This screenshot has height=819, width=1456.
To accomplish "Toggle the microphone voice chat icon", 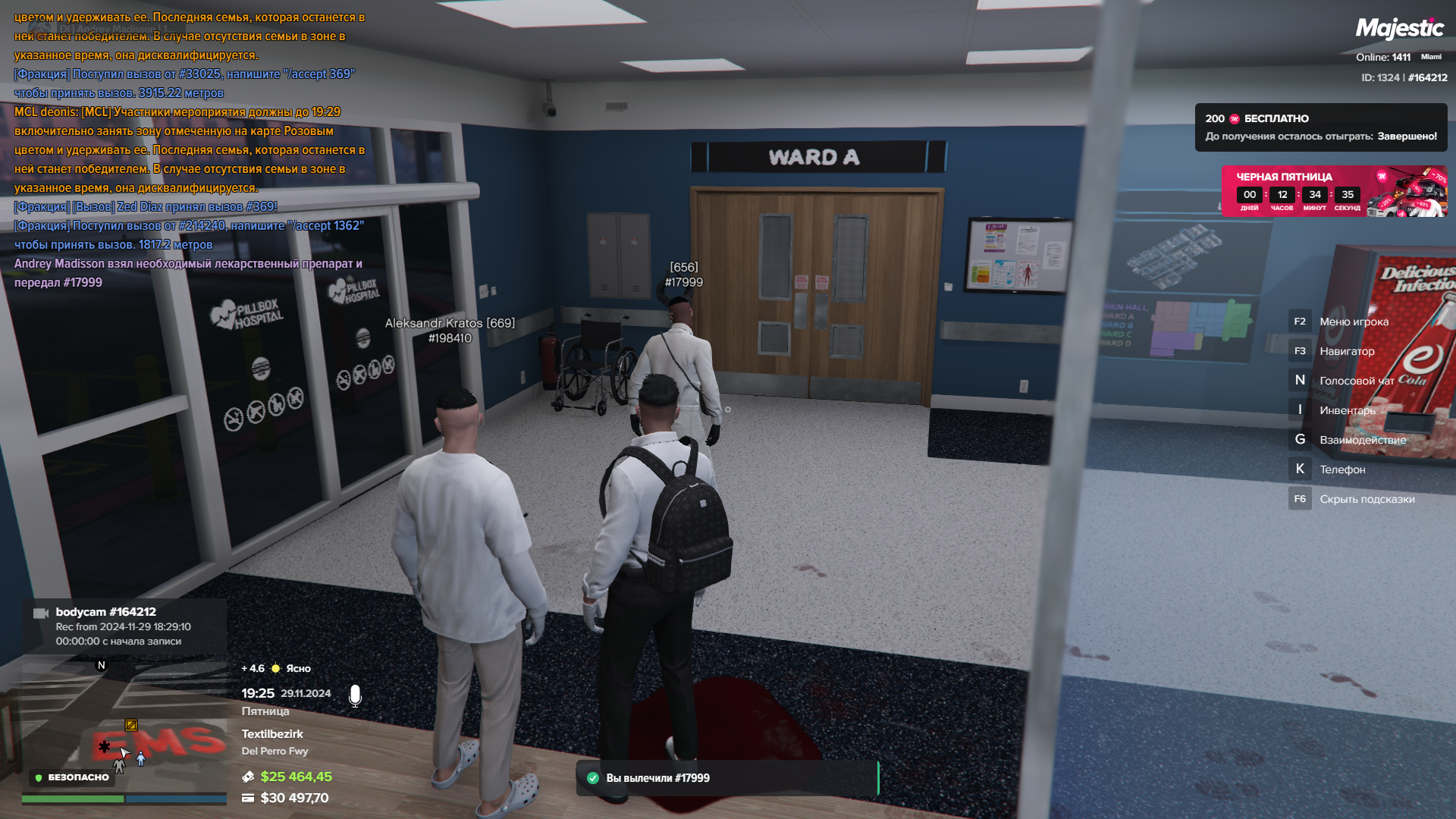I will coord(355,695).
